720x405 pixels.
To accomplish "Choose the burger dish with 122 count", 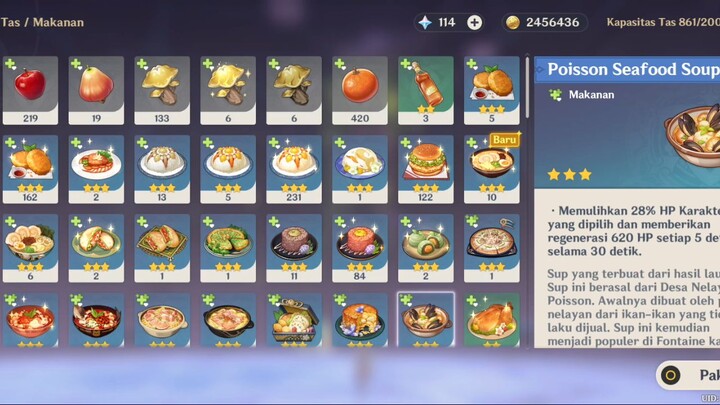I will click(x=425, y=168).
